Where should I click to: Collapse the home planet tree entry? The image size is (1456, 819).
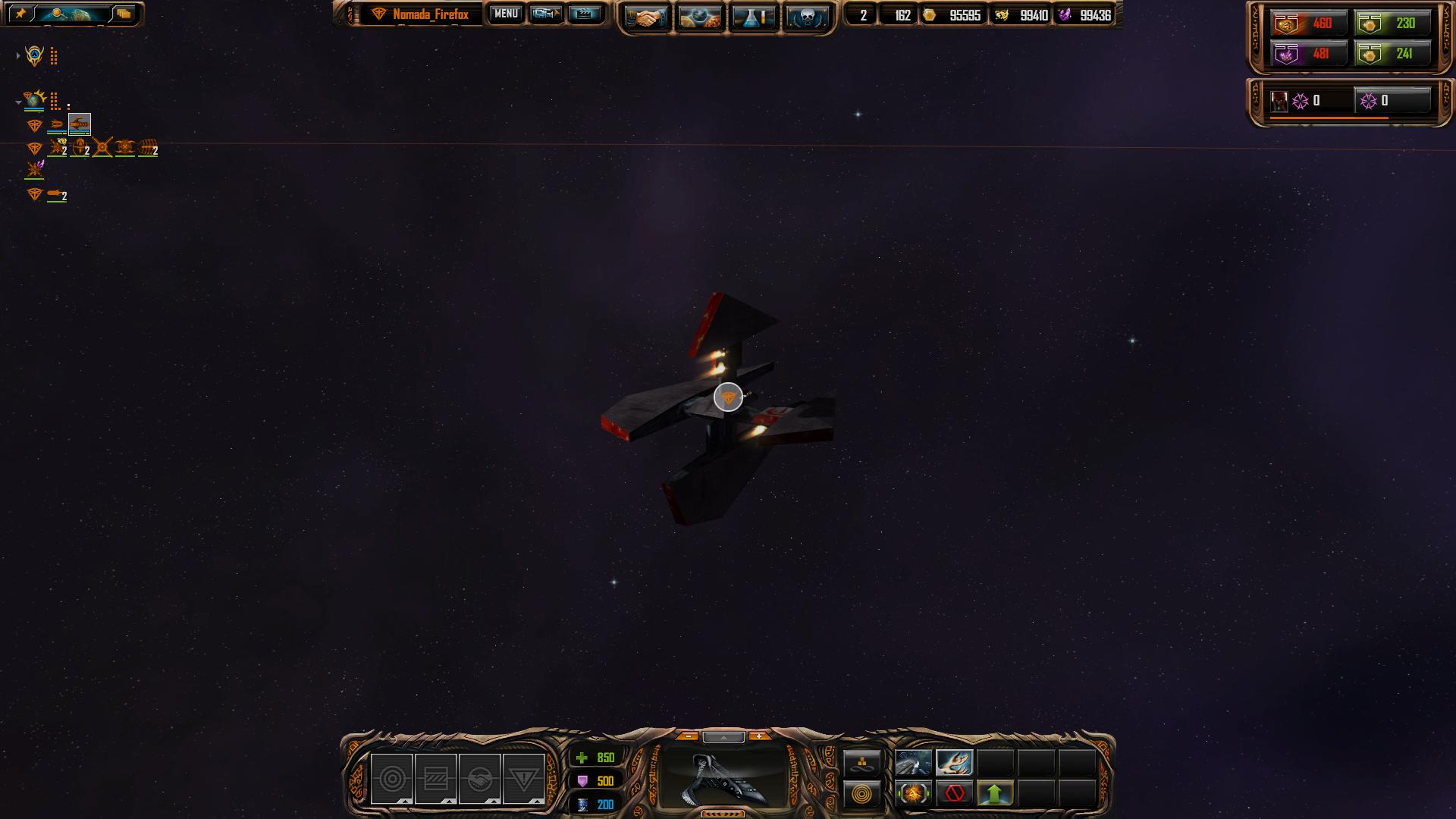[x=18, y=102]
